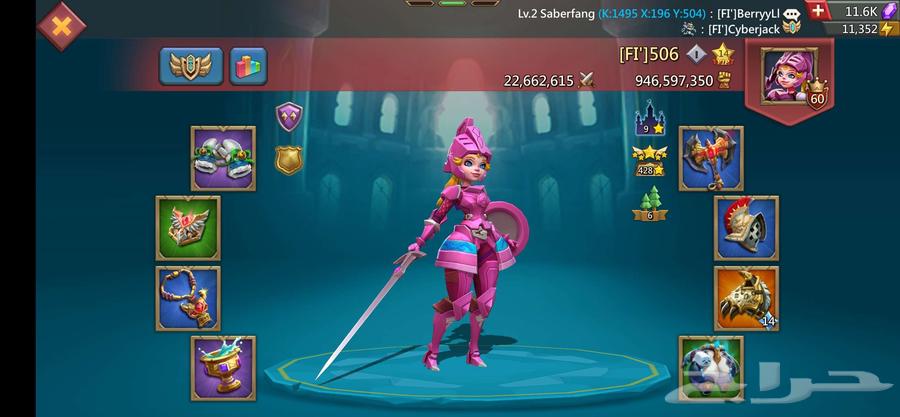Select the golden armored boots slot
This screenshot has width=900, height=417.
tap(746, 297)
